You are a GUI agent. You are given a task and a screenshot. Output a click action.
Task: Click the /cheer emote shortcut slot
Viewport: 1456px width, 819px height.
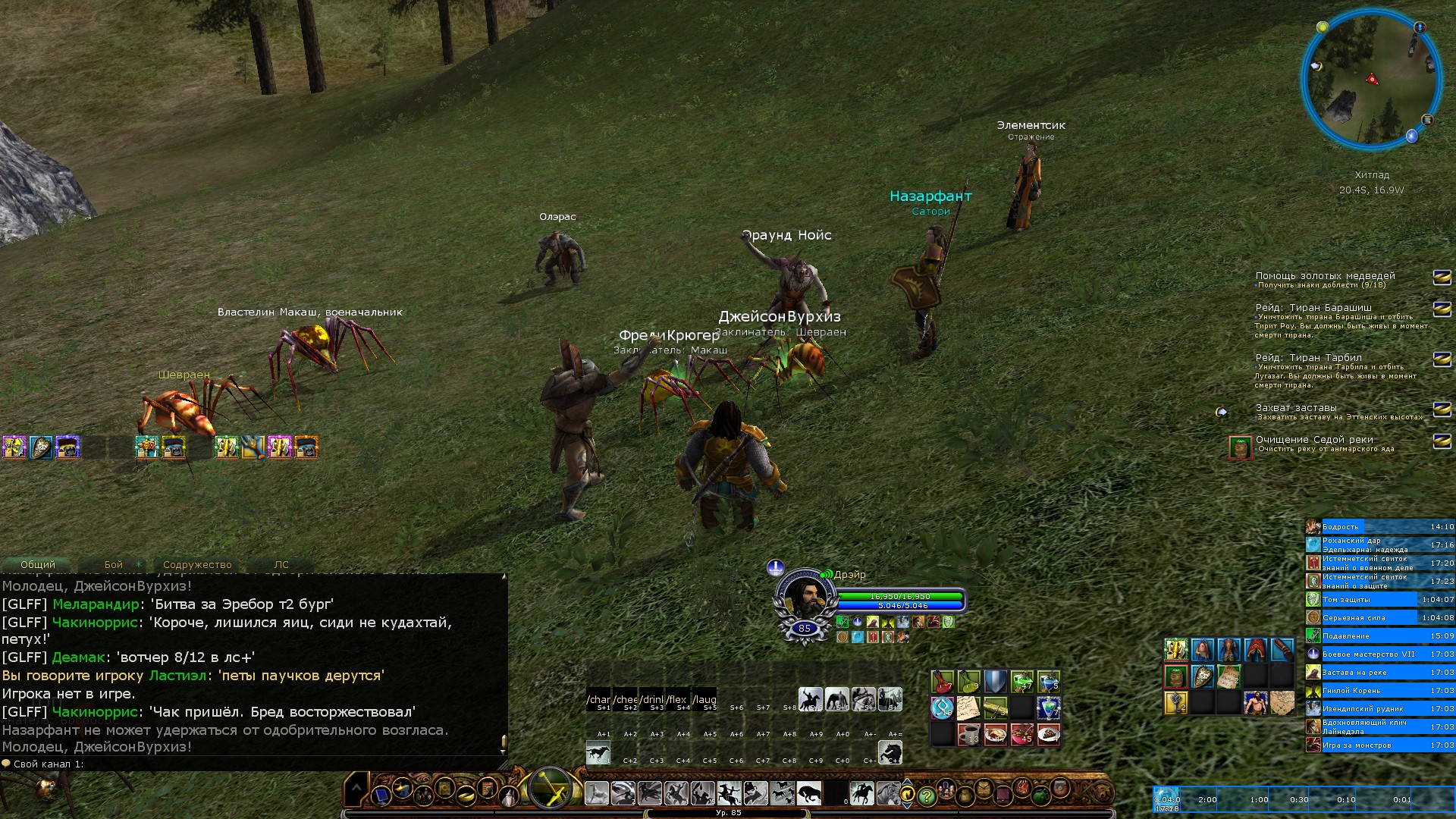[x=626, y=699]
